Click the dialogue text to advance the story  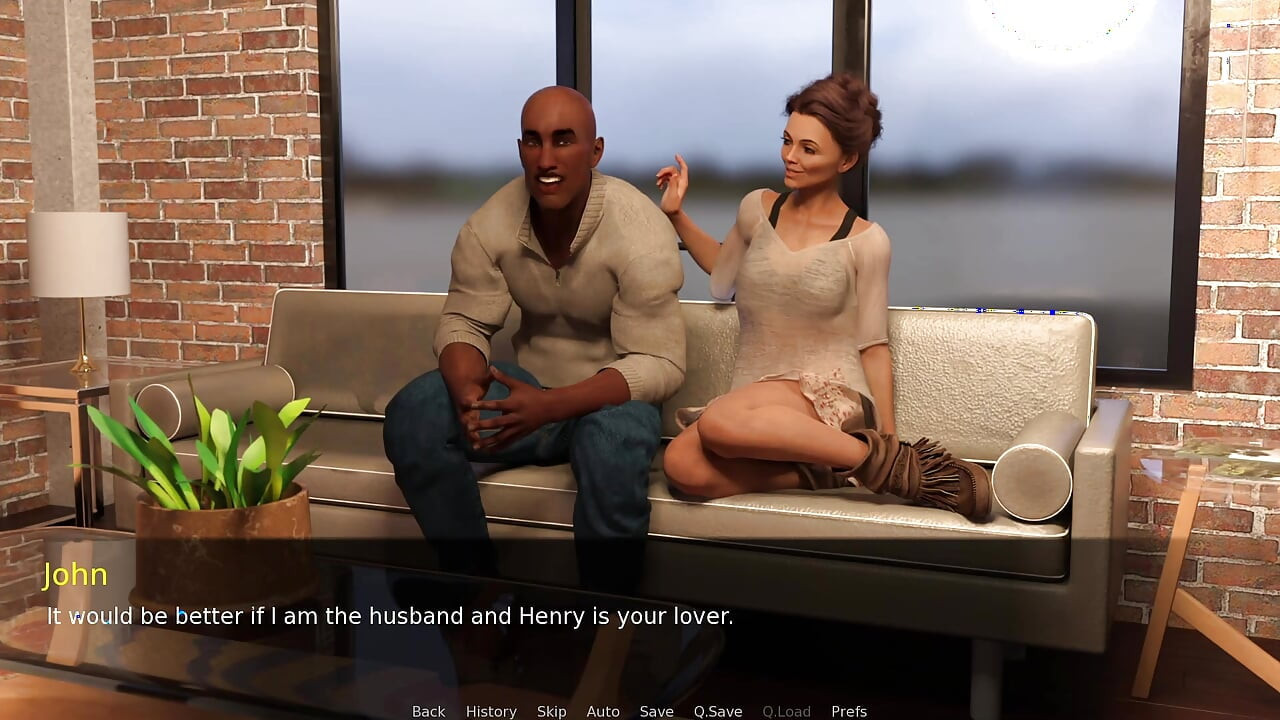pos(390,616)
